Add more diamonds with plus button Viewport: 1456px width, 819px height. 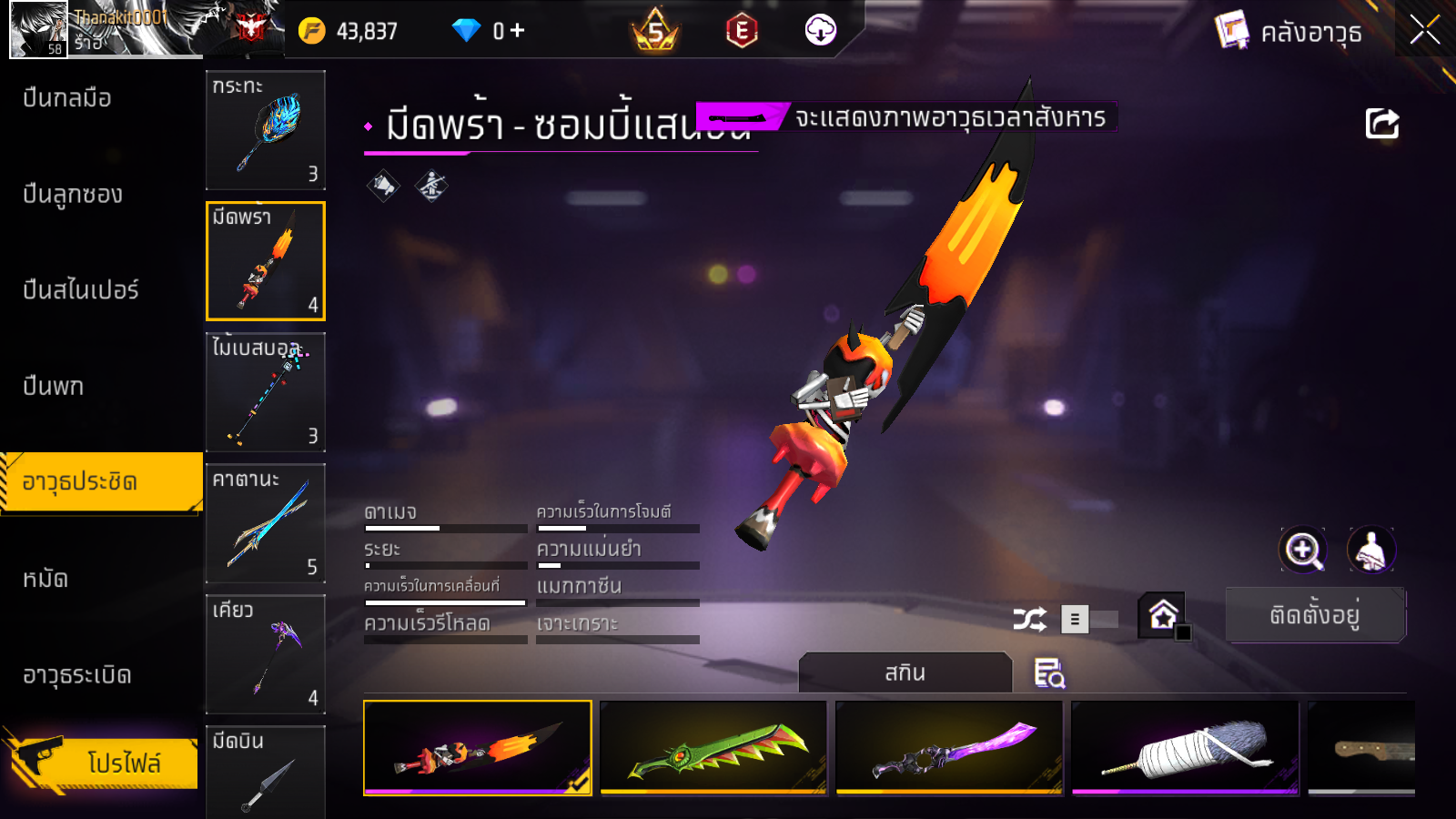click(x=518, y=31)
